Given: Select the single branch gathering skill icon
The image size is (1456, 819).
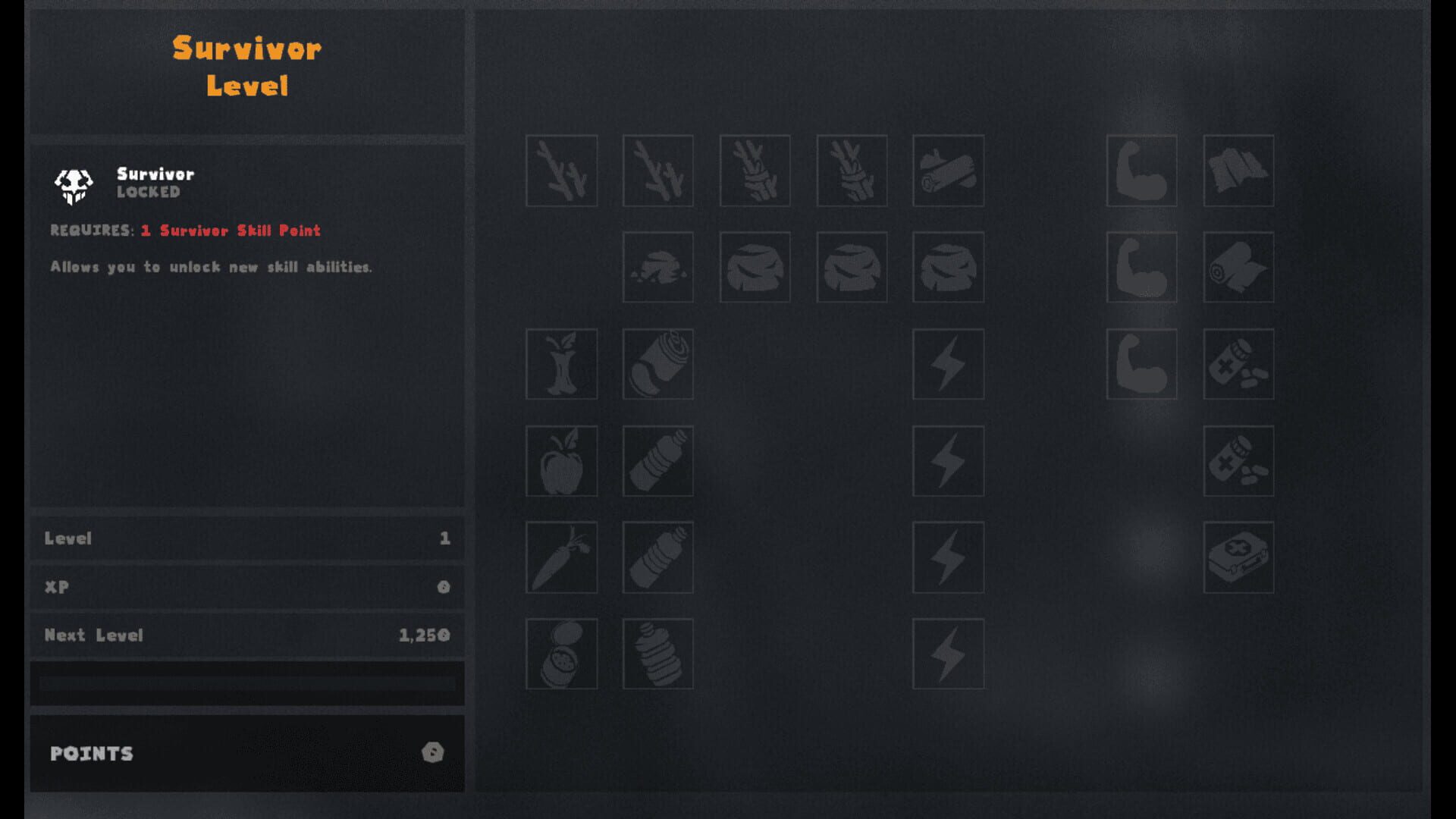Looking at the screenshot, I should point(561,171).
